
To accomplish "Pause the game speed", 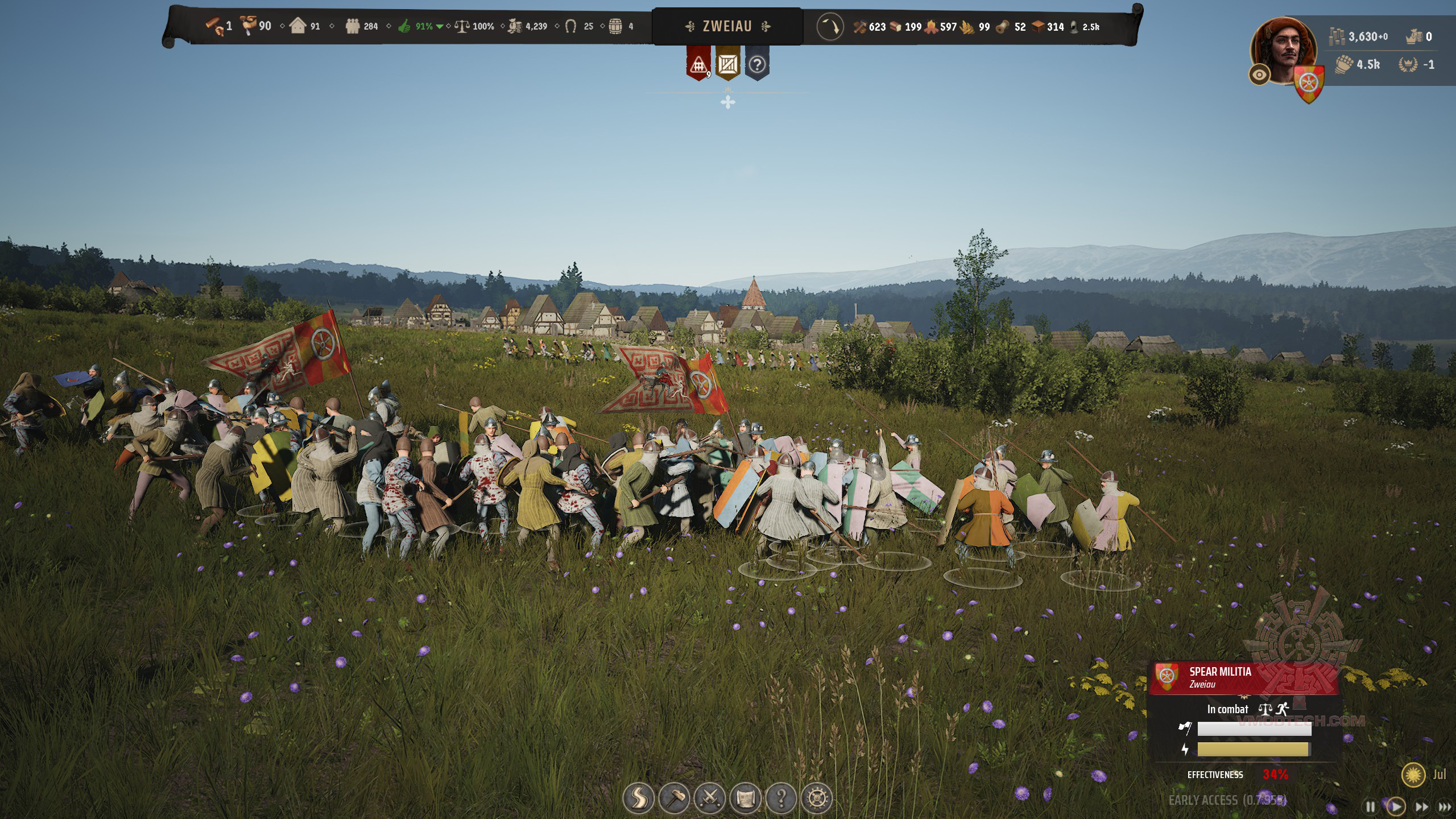I will pos(1371,806).
